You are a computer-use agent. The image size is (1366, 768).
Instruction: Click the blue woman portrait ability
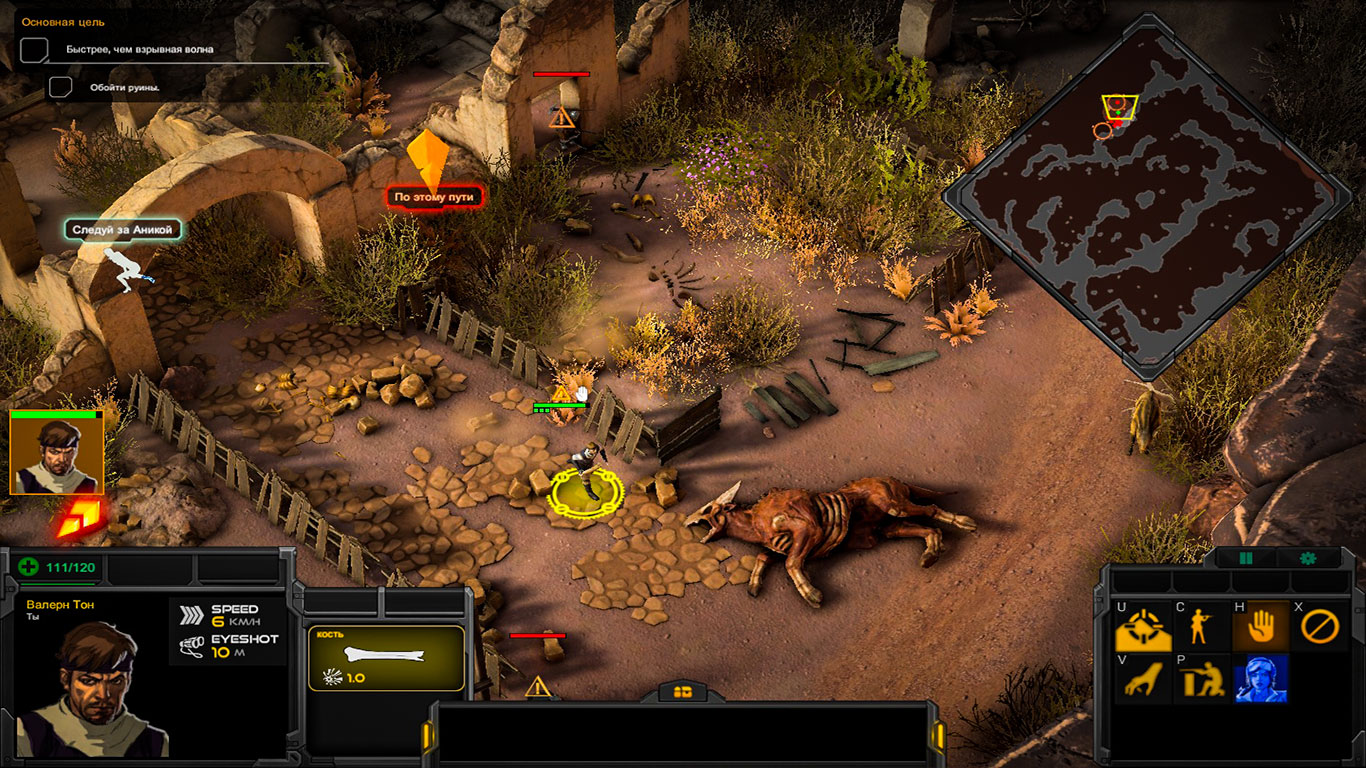(x=1260, y=680)
